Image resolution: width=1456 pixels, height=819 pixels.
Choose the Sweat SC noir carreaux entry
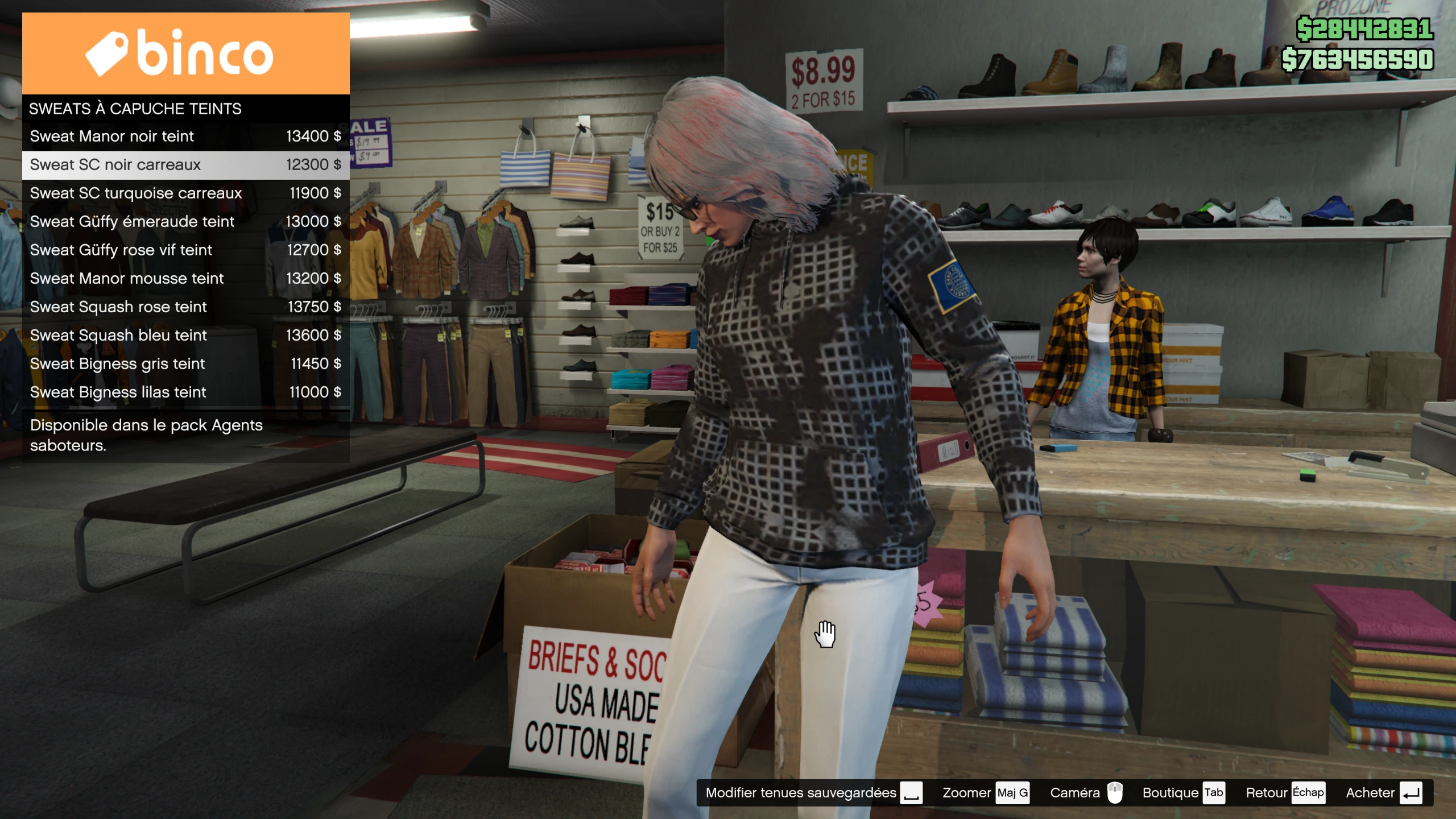coord(185,165)
